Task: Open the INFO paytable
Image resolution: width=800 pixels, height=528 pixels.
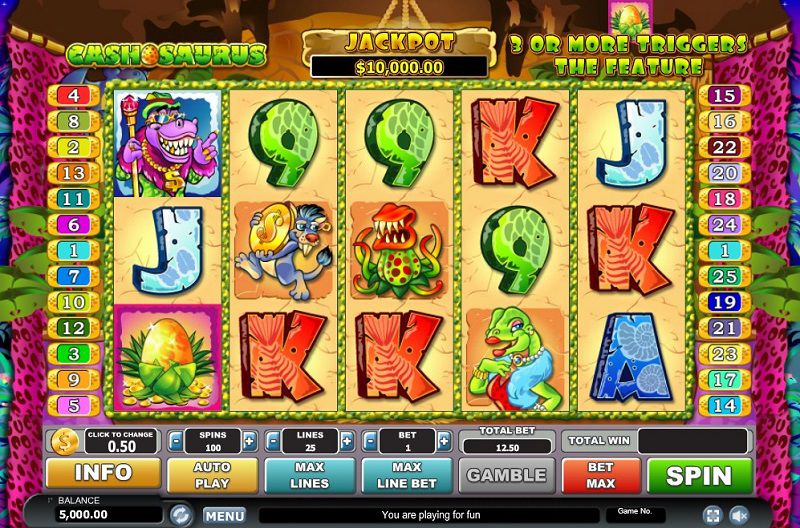Action: (x=103, y=473)
